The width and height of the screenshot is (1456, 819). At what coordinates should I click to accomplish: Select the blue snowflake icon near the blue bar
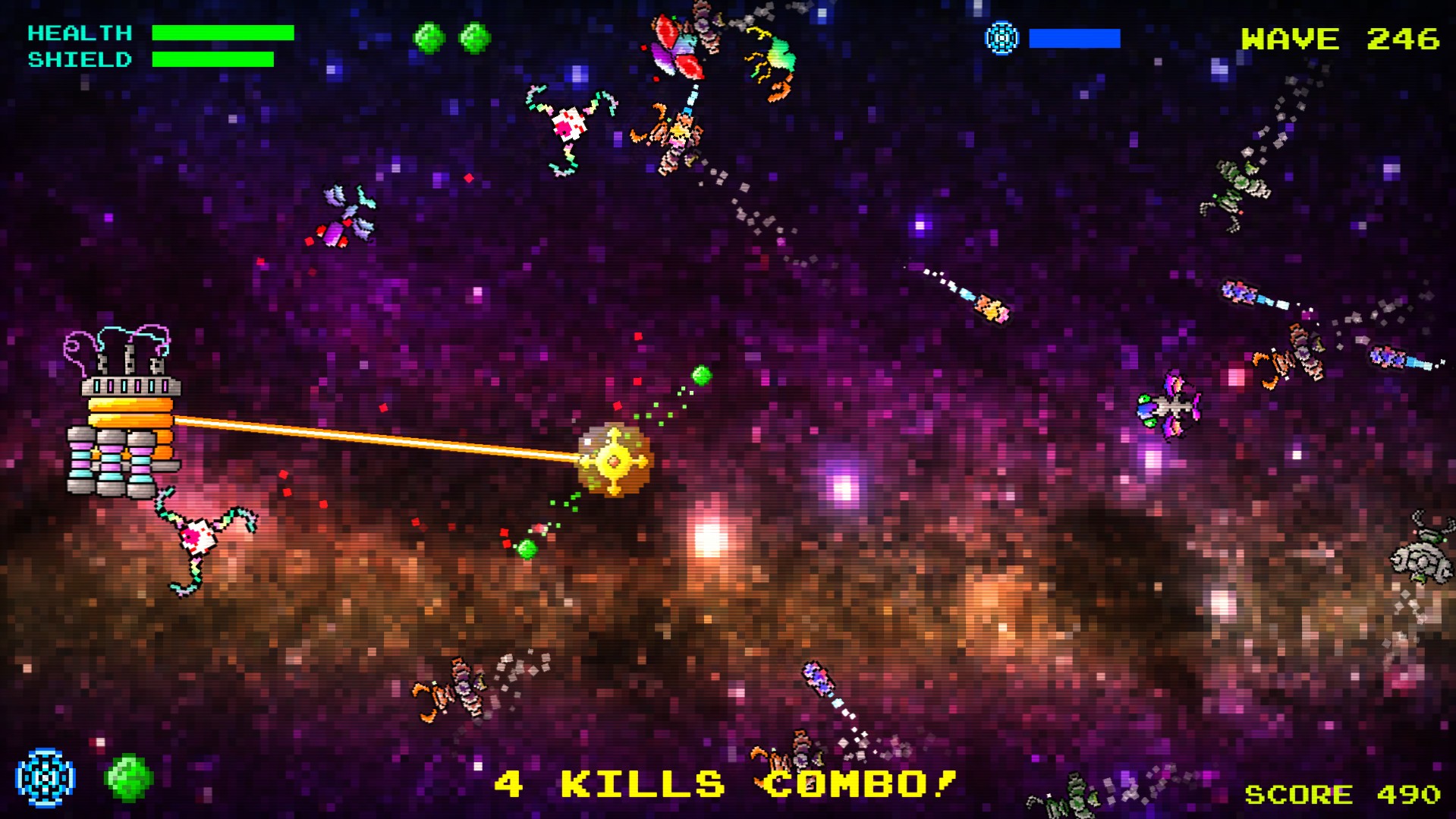click(x=1002, y=36)
